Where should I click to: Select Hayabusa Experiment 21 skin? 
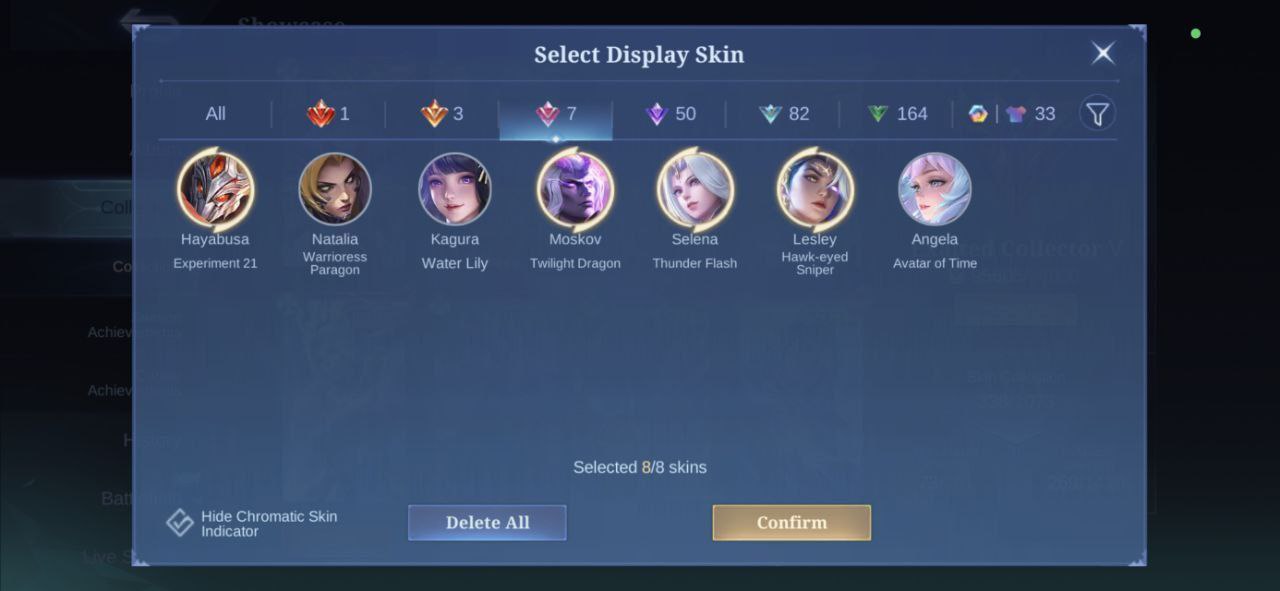pyautogui.click(x=215, y=189)
